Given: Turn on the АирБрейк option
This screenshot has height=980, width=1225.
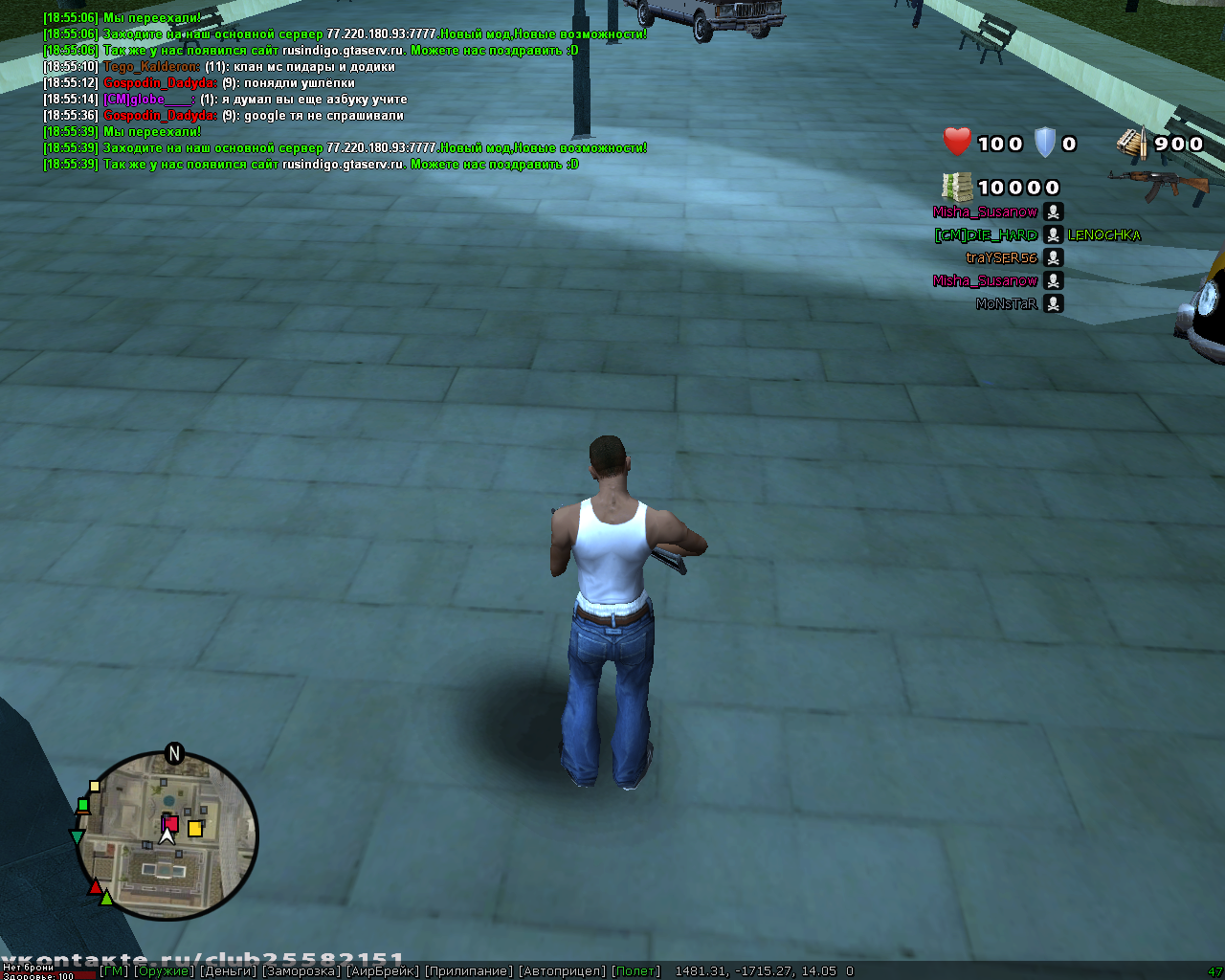Looking at the screenshot, I should click(383, 971).
